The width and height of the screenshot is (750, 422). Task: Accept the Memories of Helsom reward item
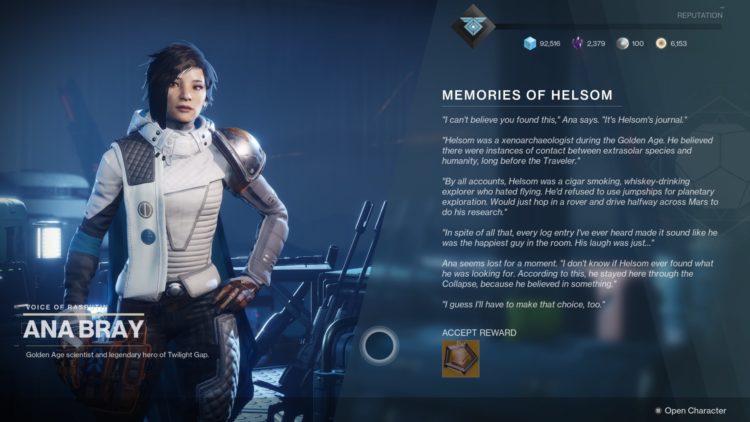461,358
